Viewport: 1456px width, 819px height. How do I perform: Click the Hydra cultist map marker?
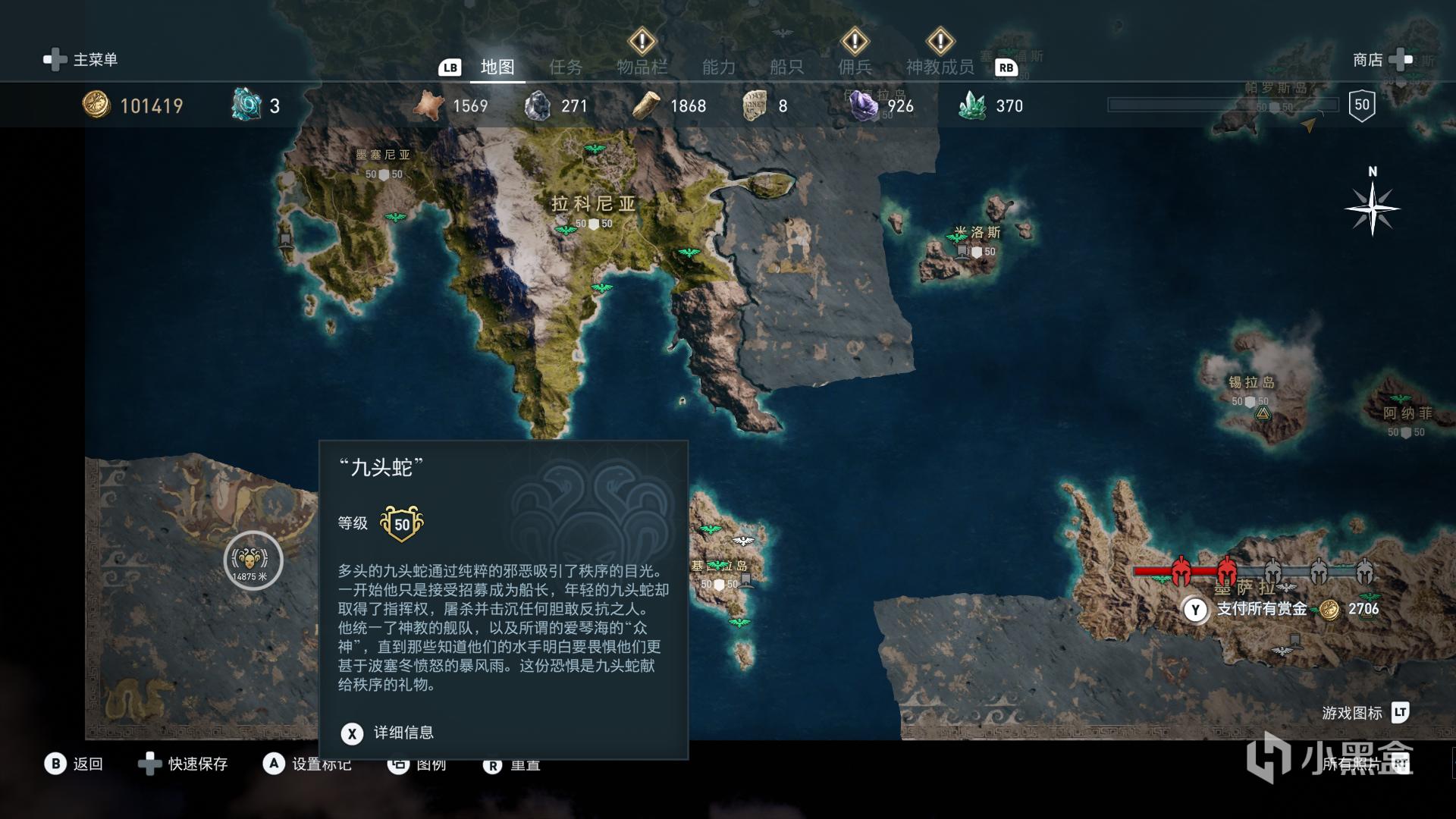pyautogui.click(x=253, y=560)
